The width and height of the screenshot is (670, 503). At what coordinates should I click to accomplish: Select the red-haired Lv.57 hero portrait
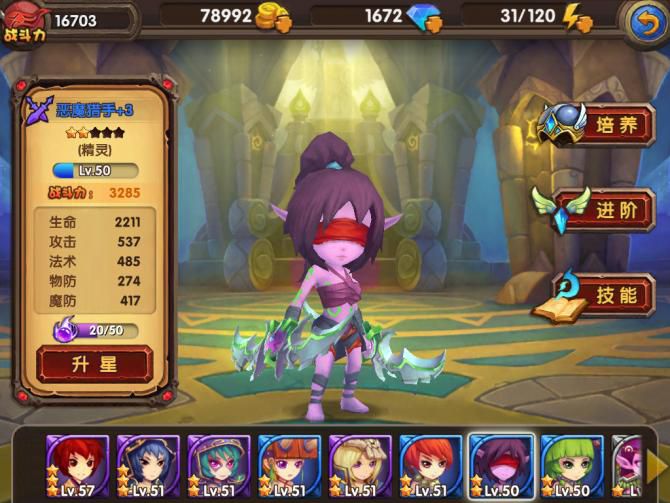pyautogui.click(x=78, y=465)
